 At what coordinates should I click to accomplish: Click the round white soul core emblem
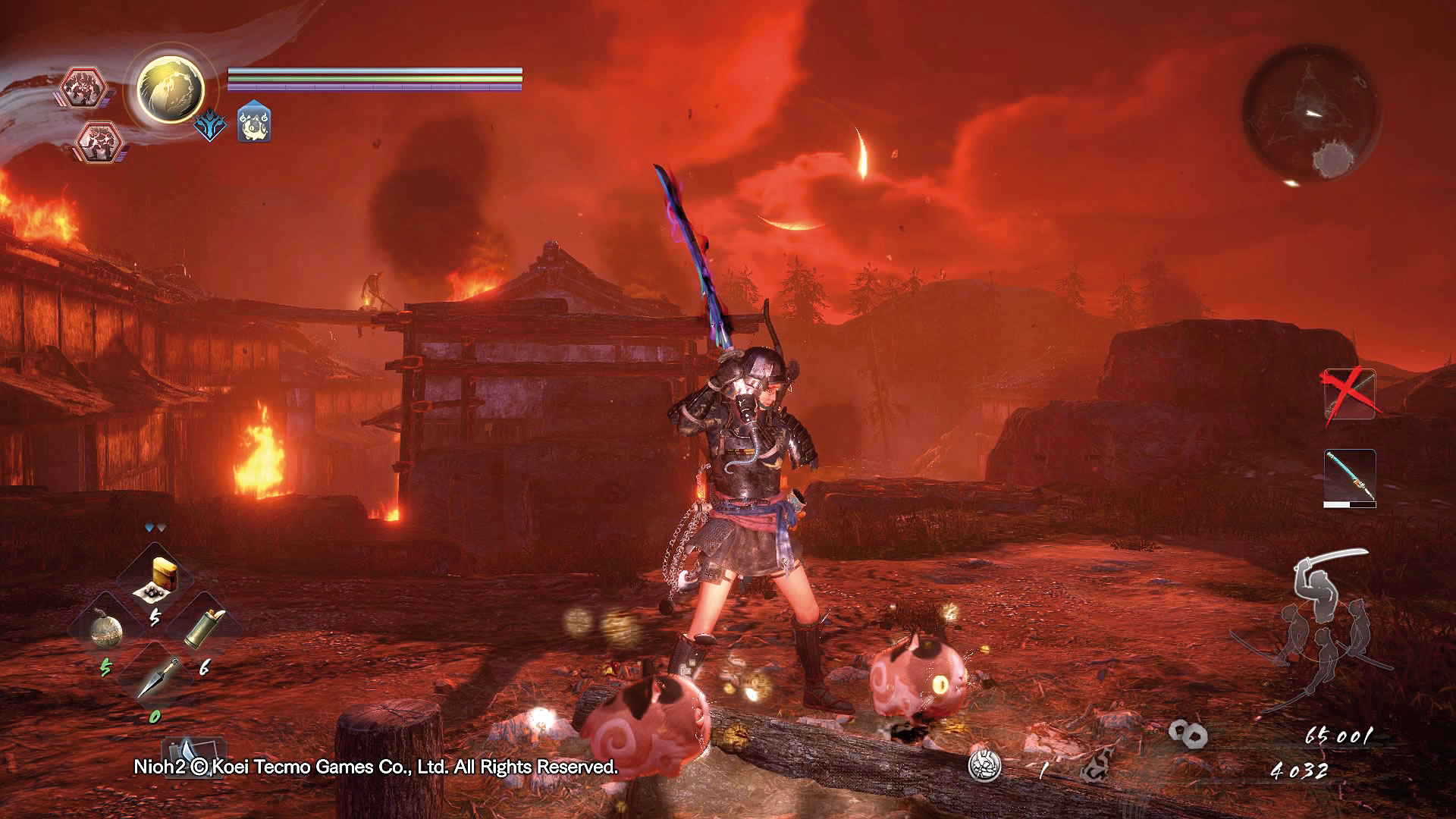[x=984, y=765]
